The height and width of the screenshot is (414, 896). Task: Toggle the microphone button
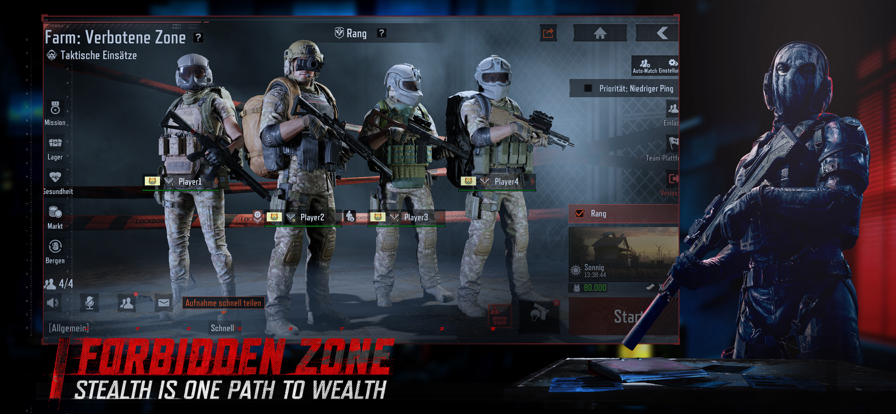(89, 302)
